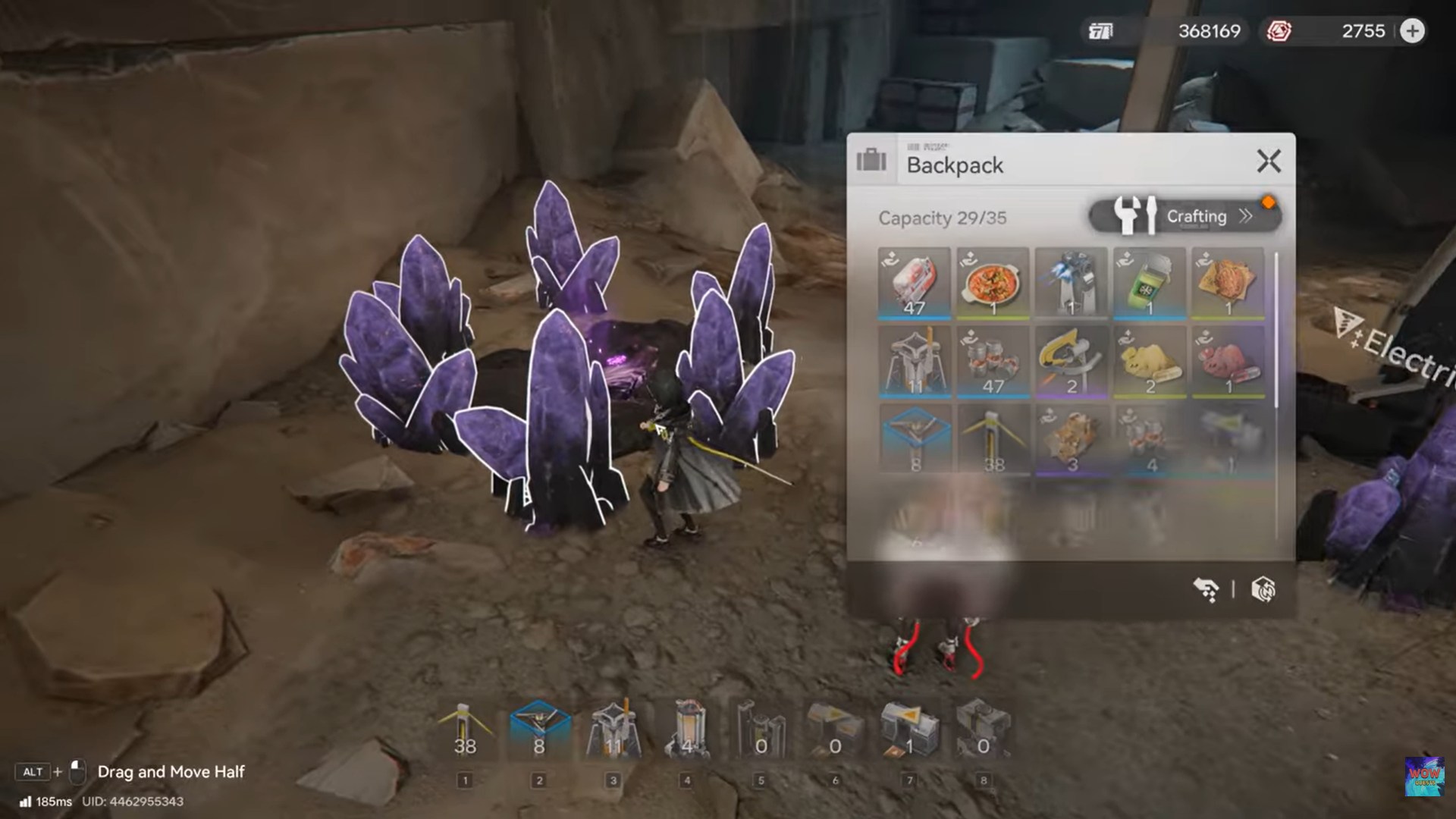1456x819 pixels.
Task: Click the 368169 currency display at top
Action: tap(1209, 31)
